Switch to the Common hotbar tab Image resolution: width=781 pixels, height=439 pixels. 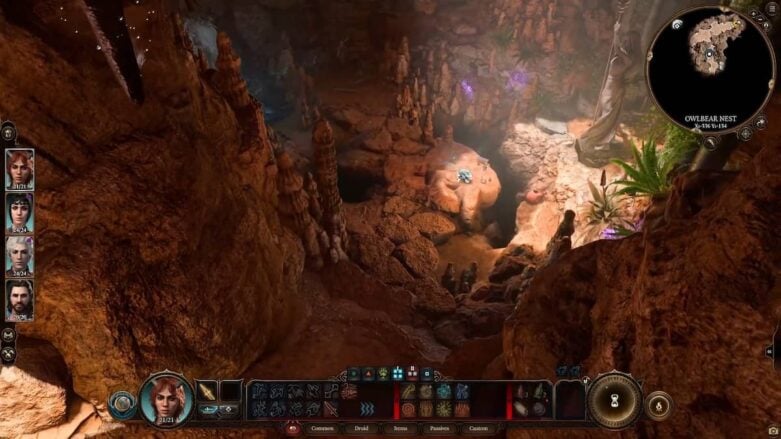click(x=323, y=428)
